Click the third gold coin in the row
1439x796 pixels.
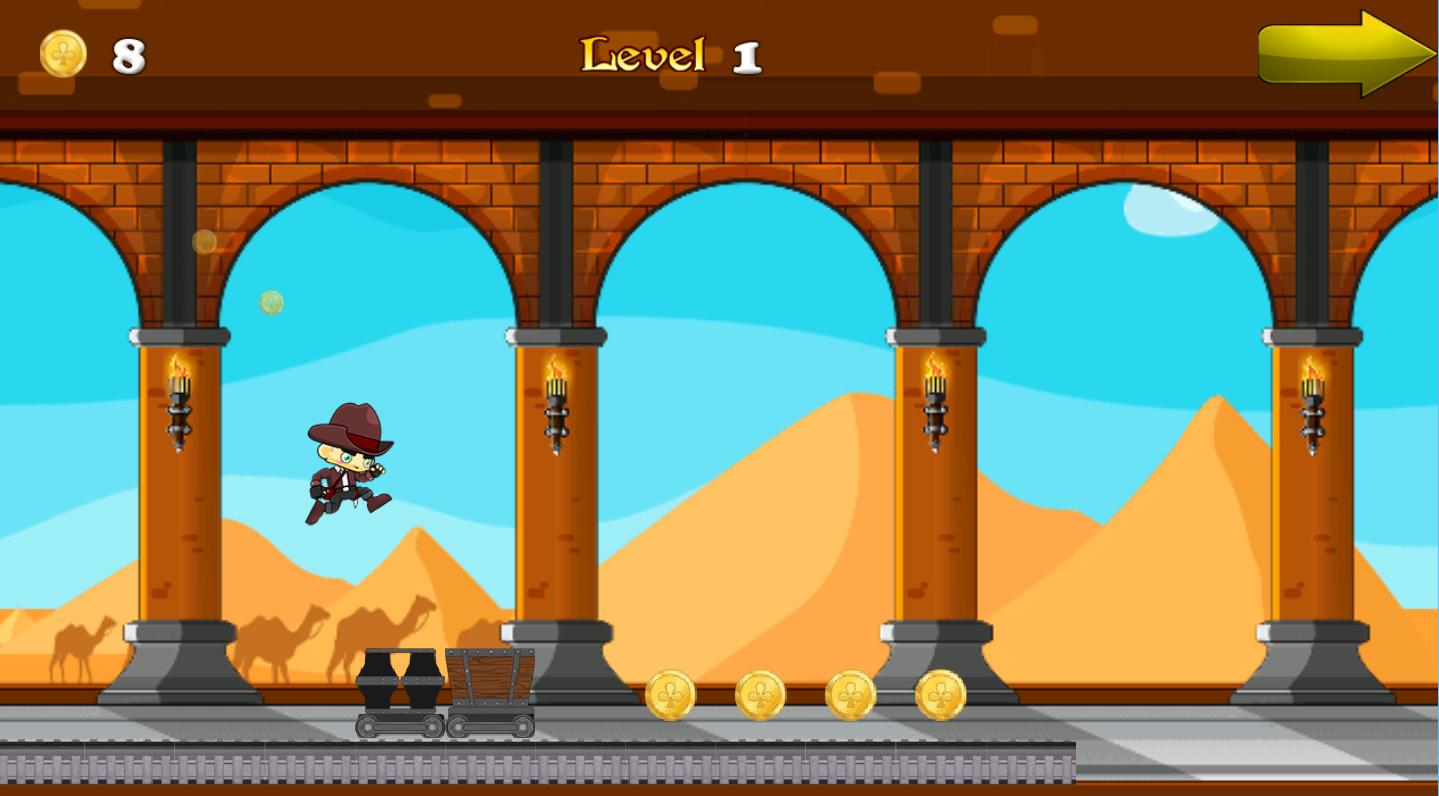849,694
